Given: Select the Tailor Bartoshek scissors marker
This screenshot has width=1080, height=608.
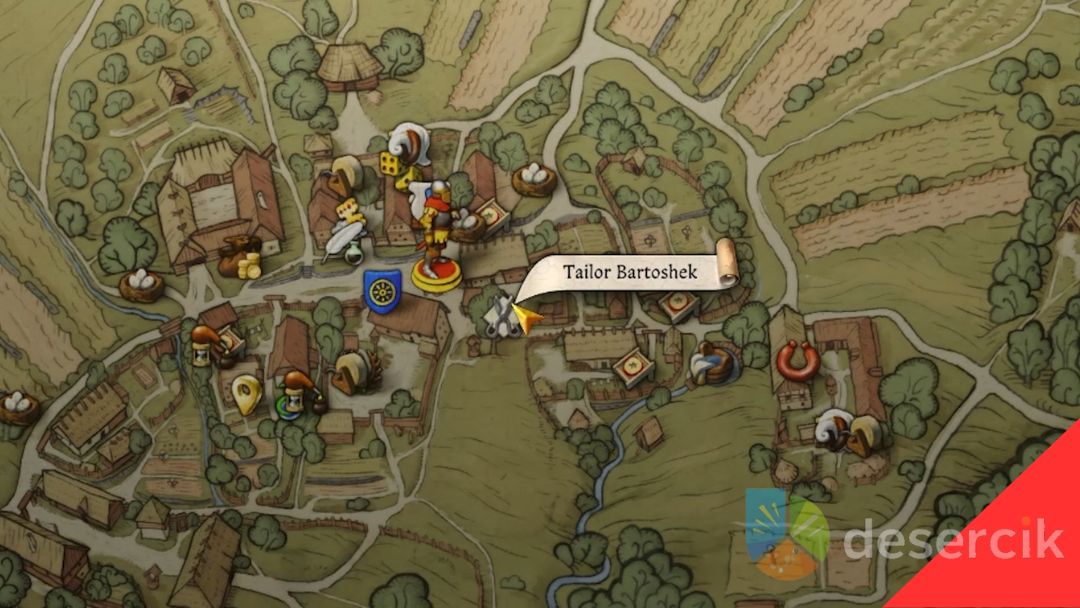Looking at the screenshot, I should pyautogui.click(x=499, y=318).
